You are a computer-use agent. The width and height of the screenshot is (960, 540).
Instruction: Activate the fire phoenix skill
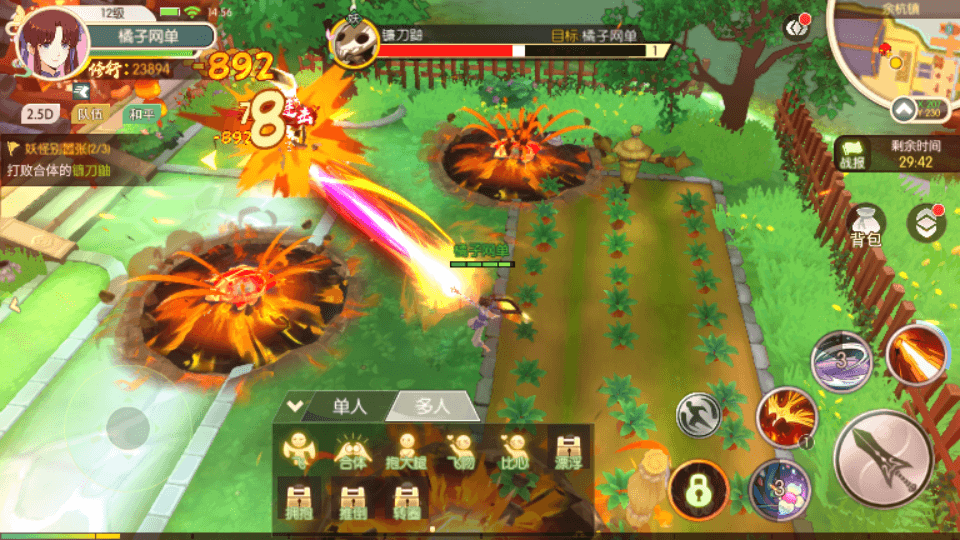pyautogui.click(x=786, y=416)
